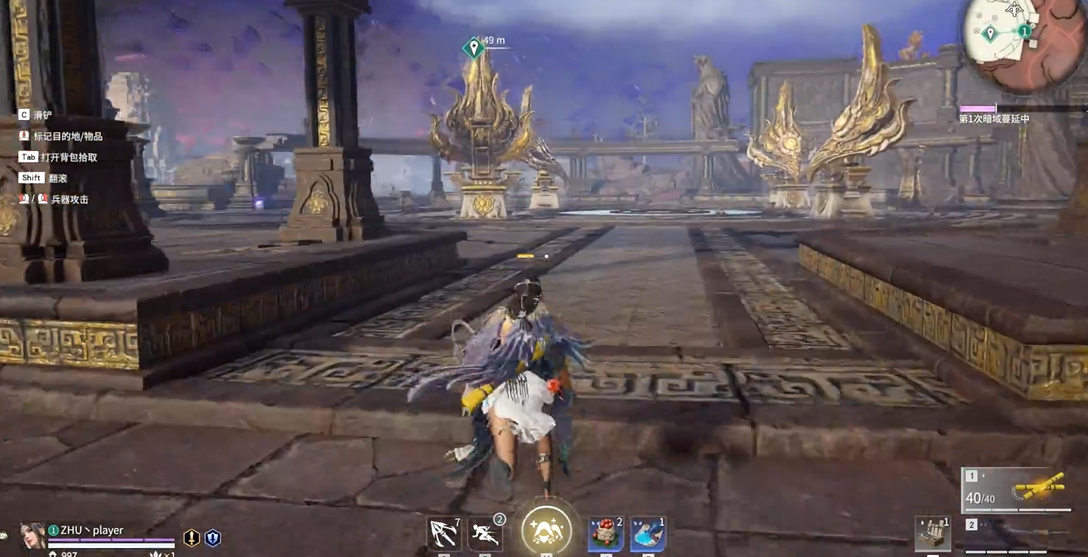Select the repair kit item slot
This screenshot has width=1088, height=557.
point(933,533)
